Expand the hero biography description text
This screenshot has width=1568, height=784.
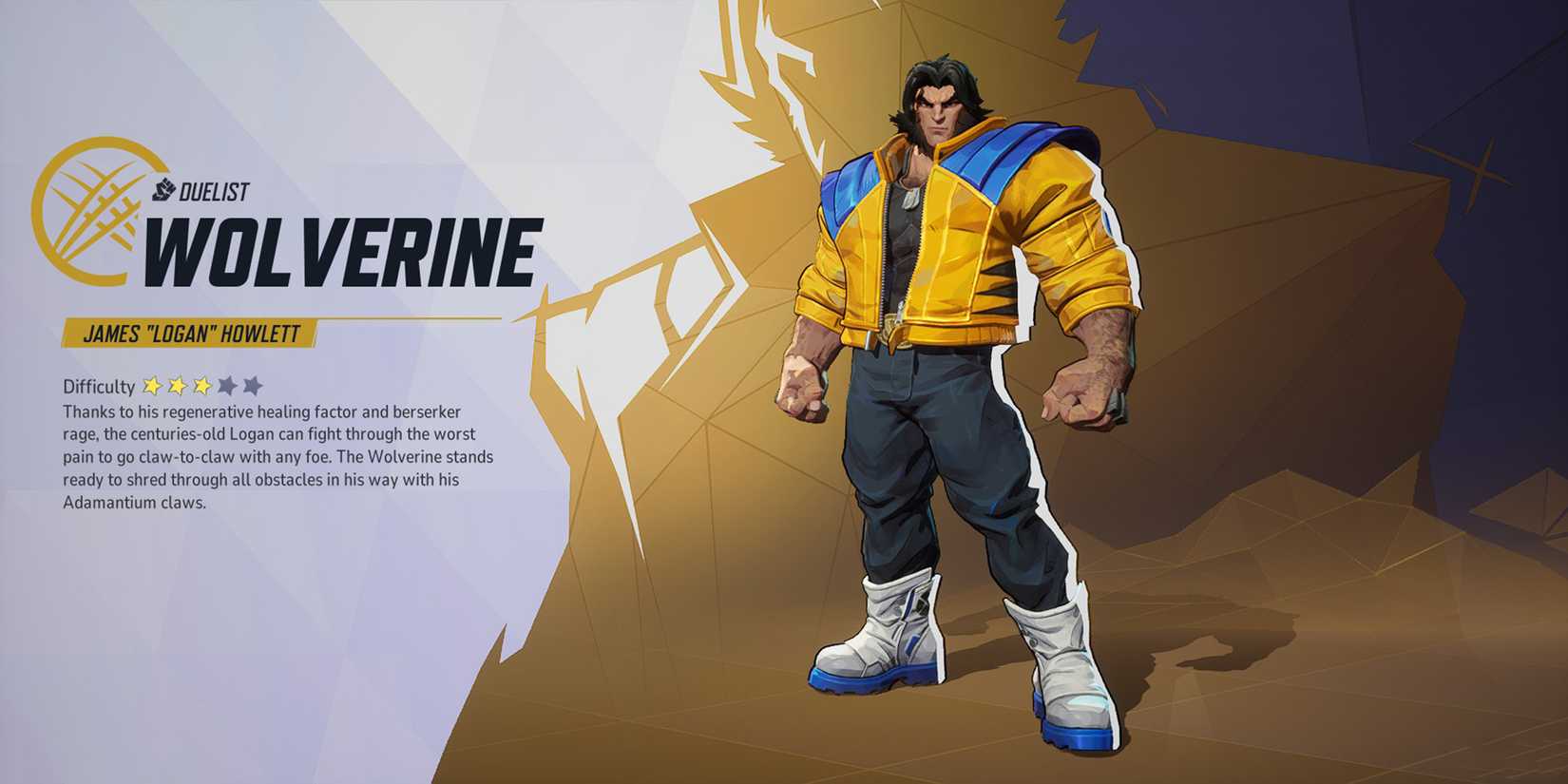(x=276, y=456)
